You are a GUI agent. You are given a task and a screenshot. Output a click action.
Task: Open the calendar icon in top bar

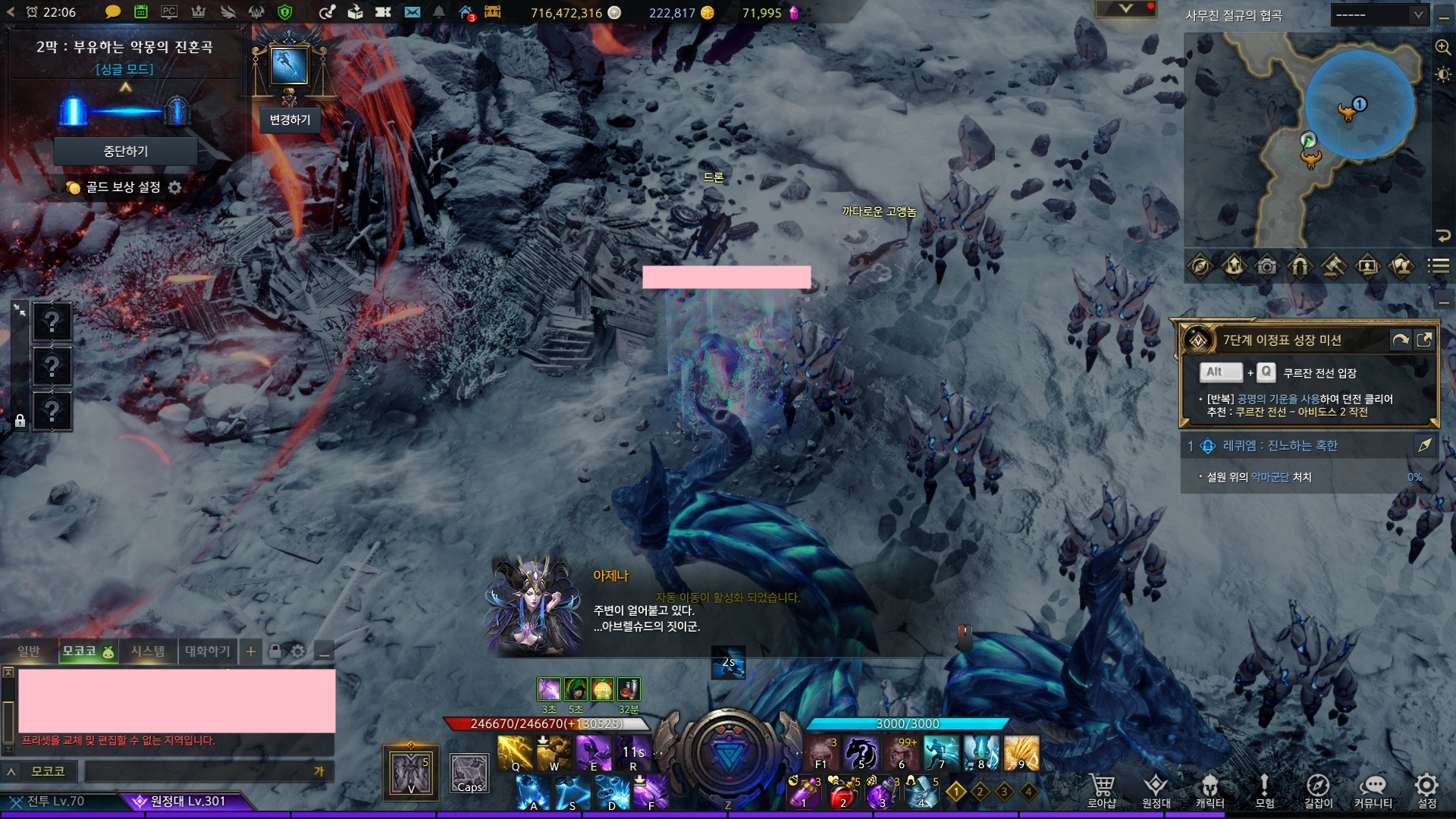click(x=141, y=12)
